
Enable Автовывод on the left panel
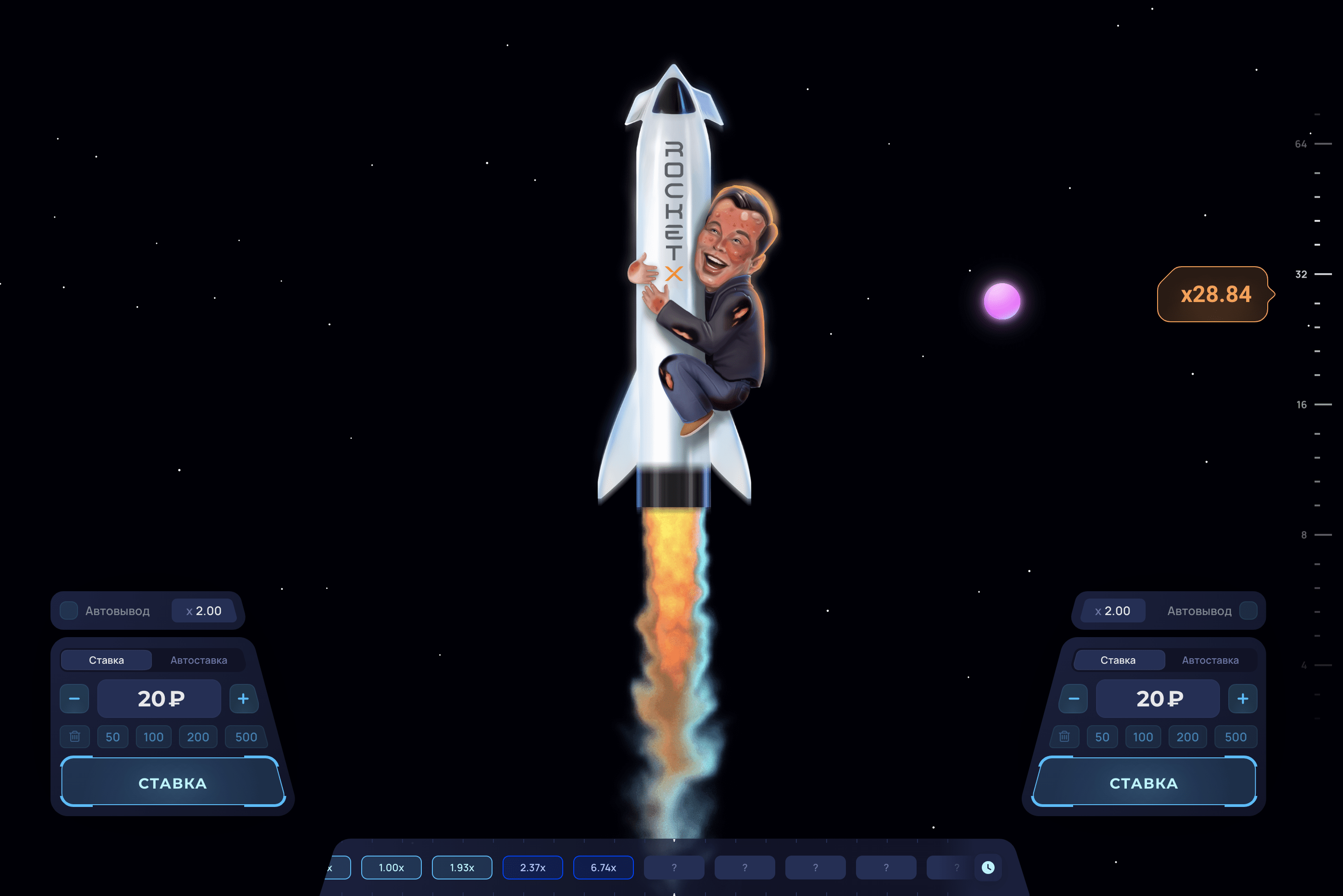click(68, 610)
